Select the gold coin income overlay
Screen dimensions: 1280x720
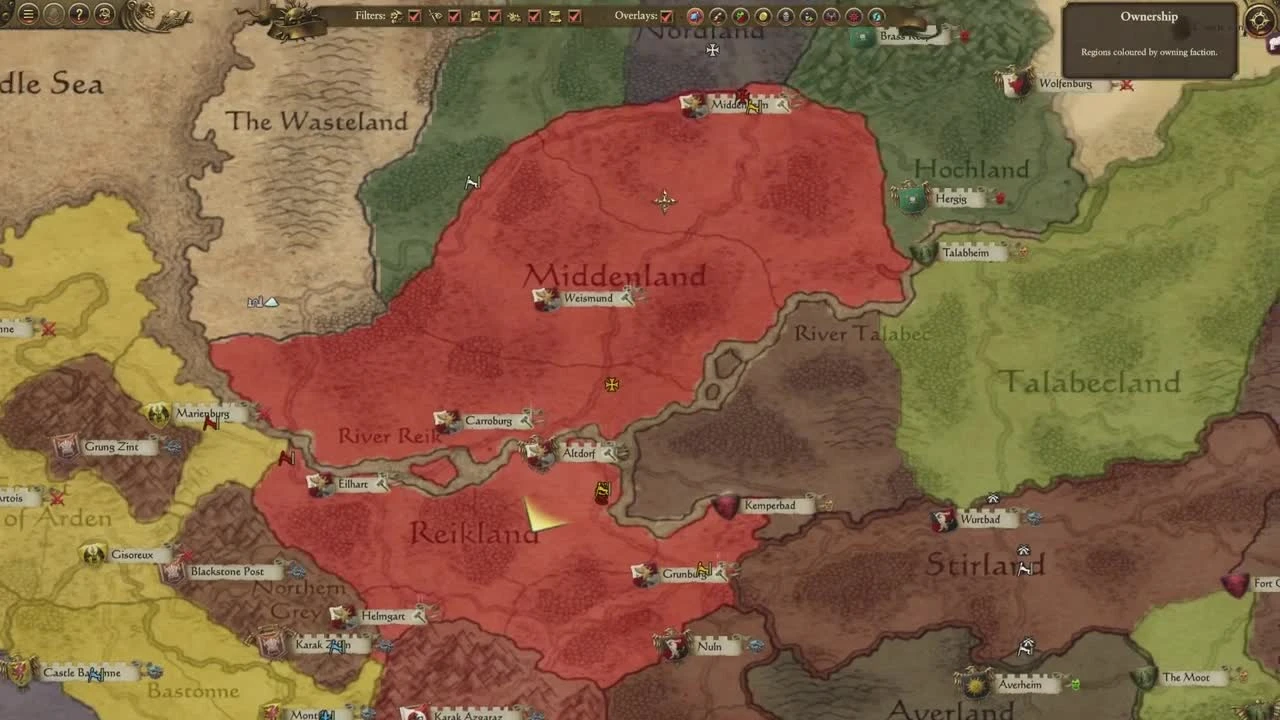coord(762,17)
